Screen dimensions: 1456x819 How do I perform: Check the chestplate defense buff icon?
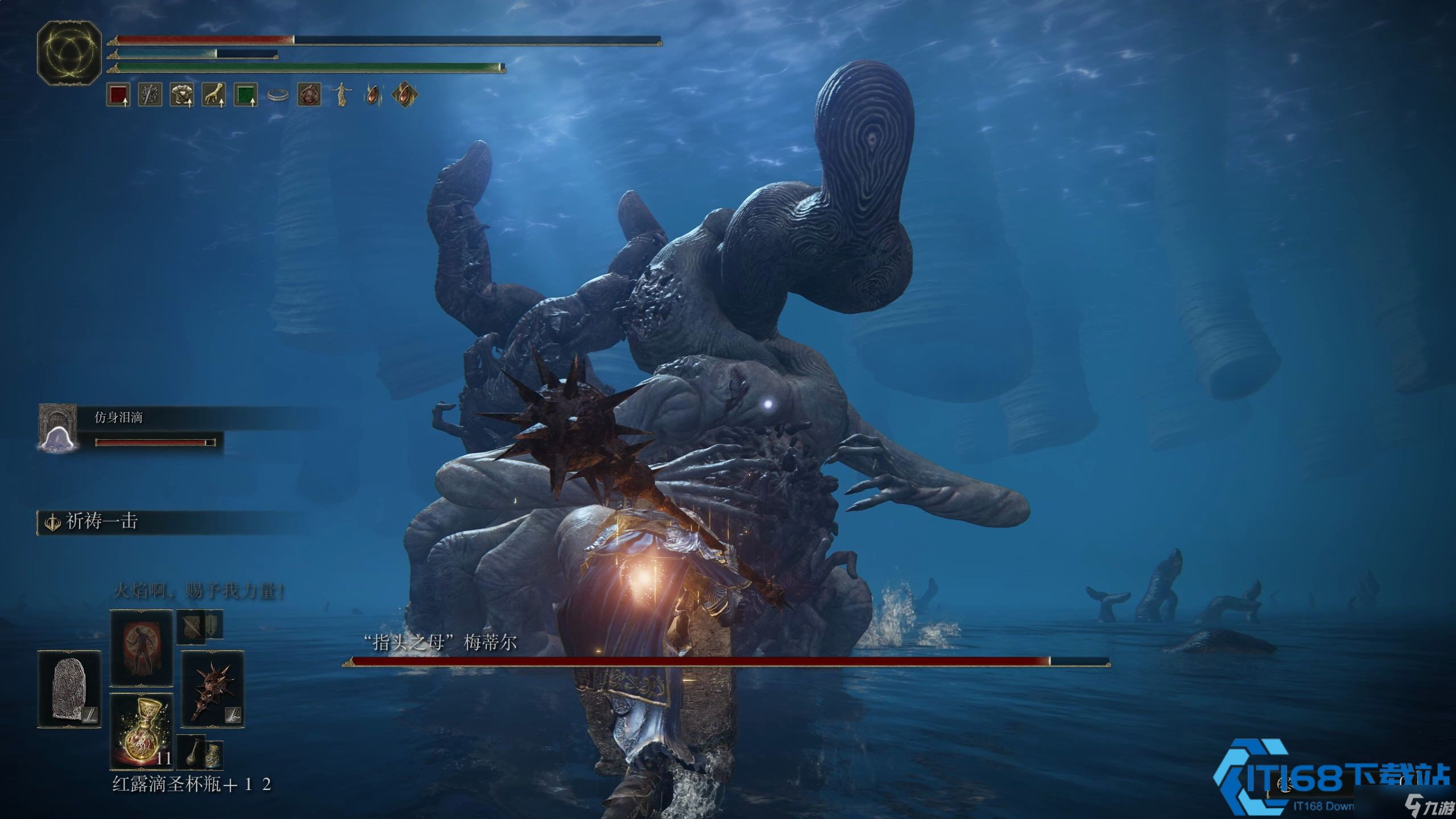tap(182, 95)
